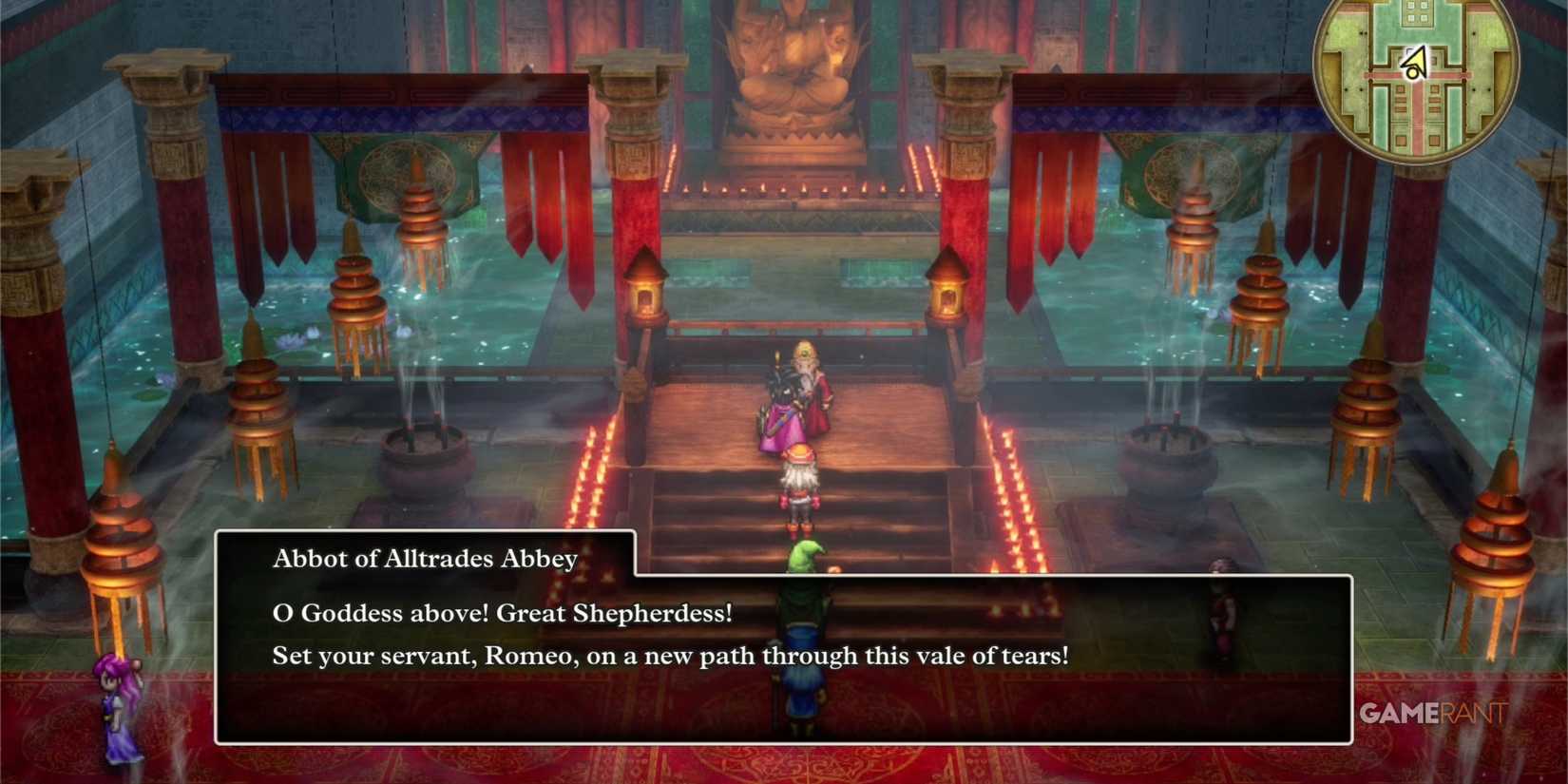Image resolution: width=1568 pixels, height=784 pixels.
Task: Click the purple-haired character in the bottom-left
Action: 114,708
